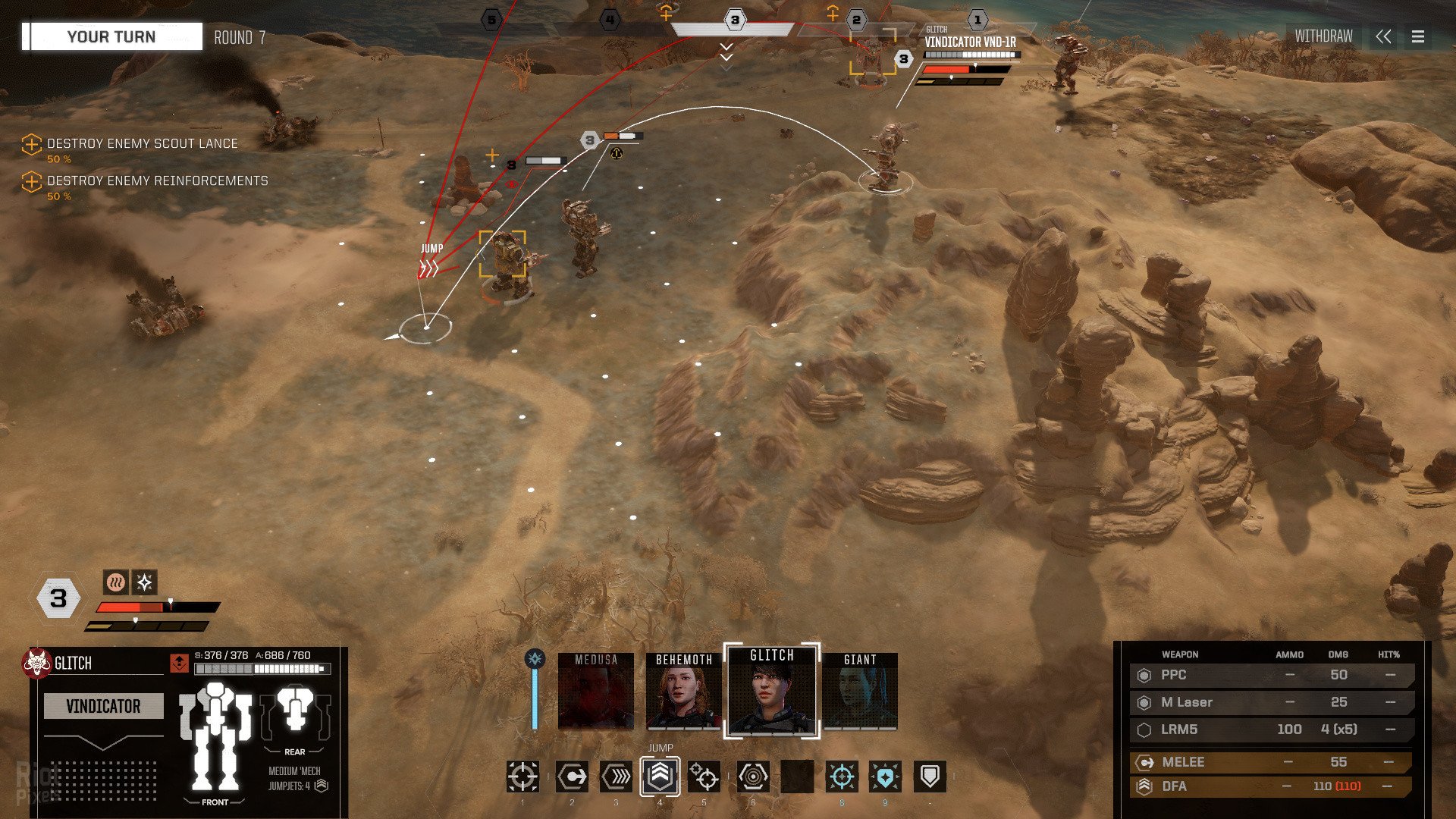Collapse the panel with double-arrow button
The width and height of the screenshot is (1456, 819).
point(1383,36)
